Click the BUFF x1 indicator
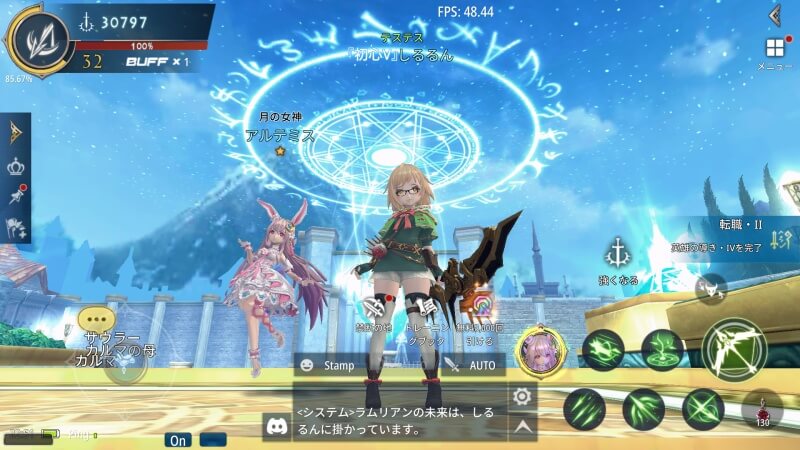 click(x=157, y=61)
